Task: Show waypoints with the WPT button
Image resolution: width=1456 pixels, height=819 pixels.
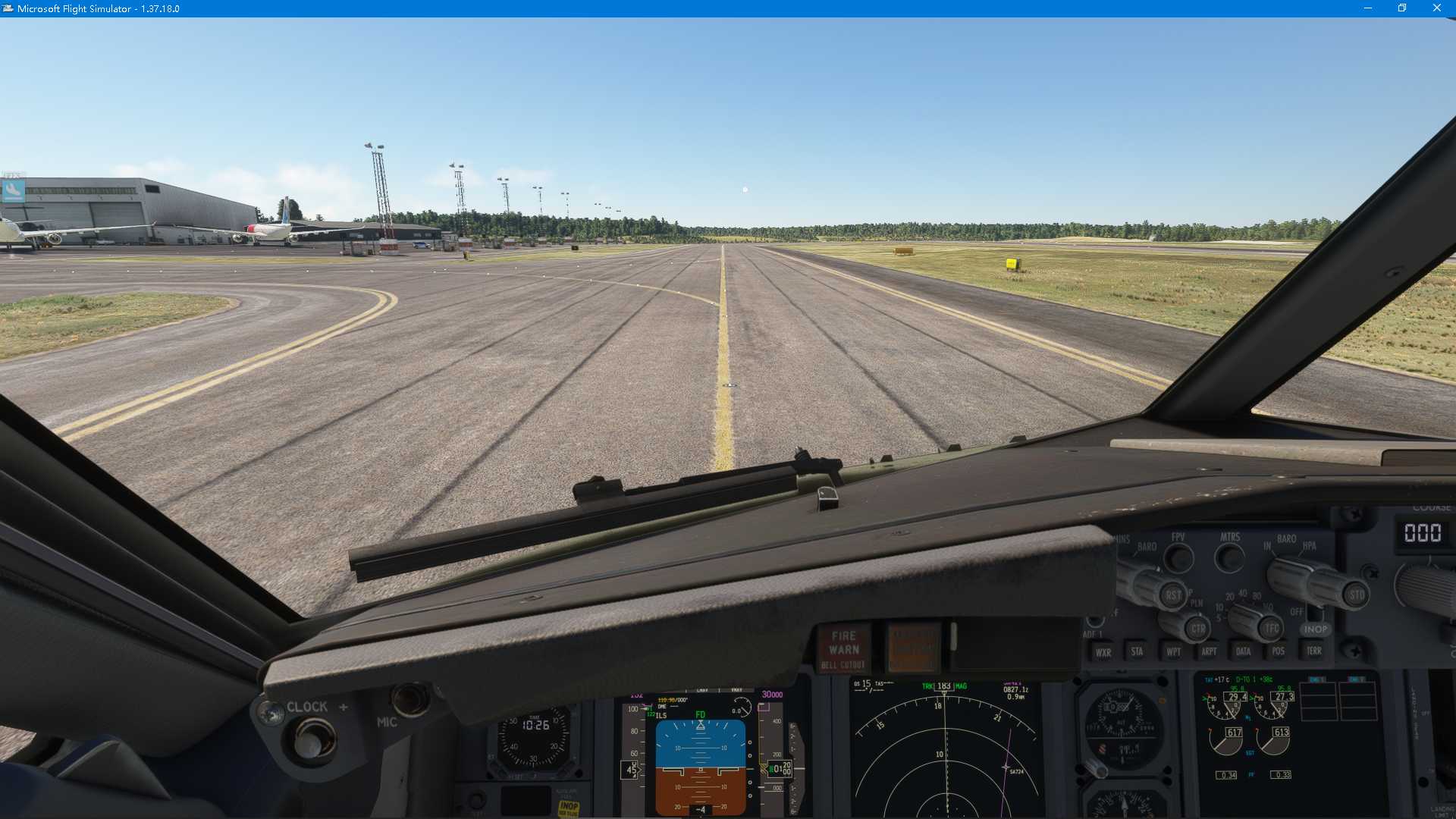Action: 1174,652
